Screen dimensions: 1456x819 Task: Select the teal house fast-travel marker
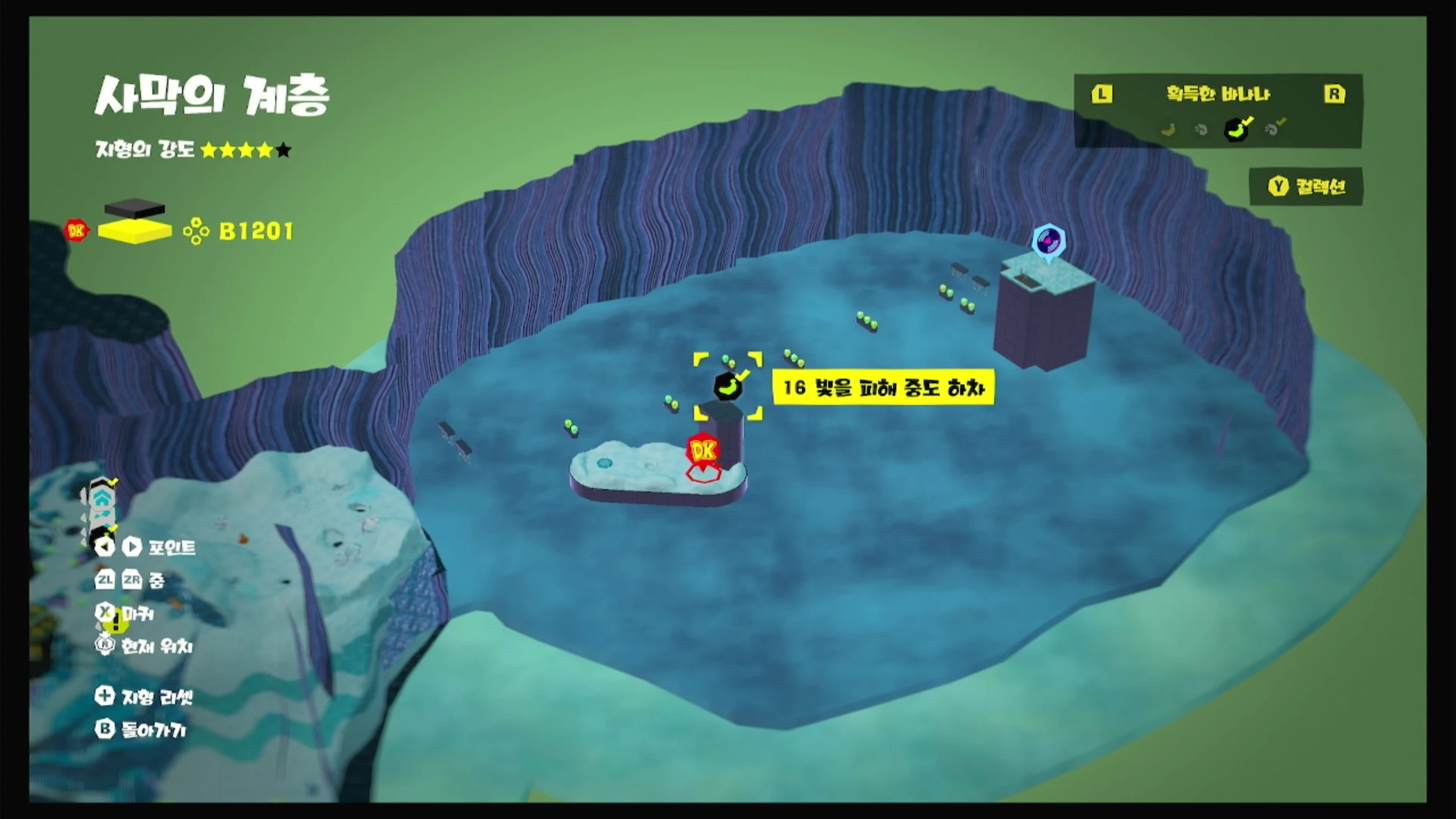pyautogui.click(x=102, y=500)
